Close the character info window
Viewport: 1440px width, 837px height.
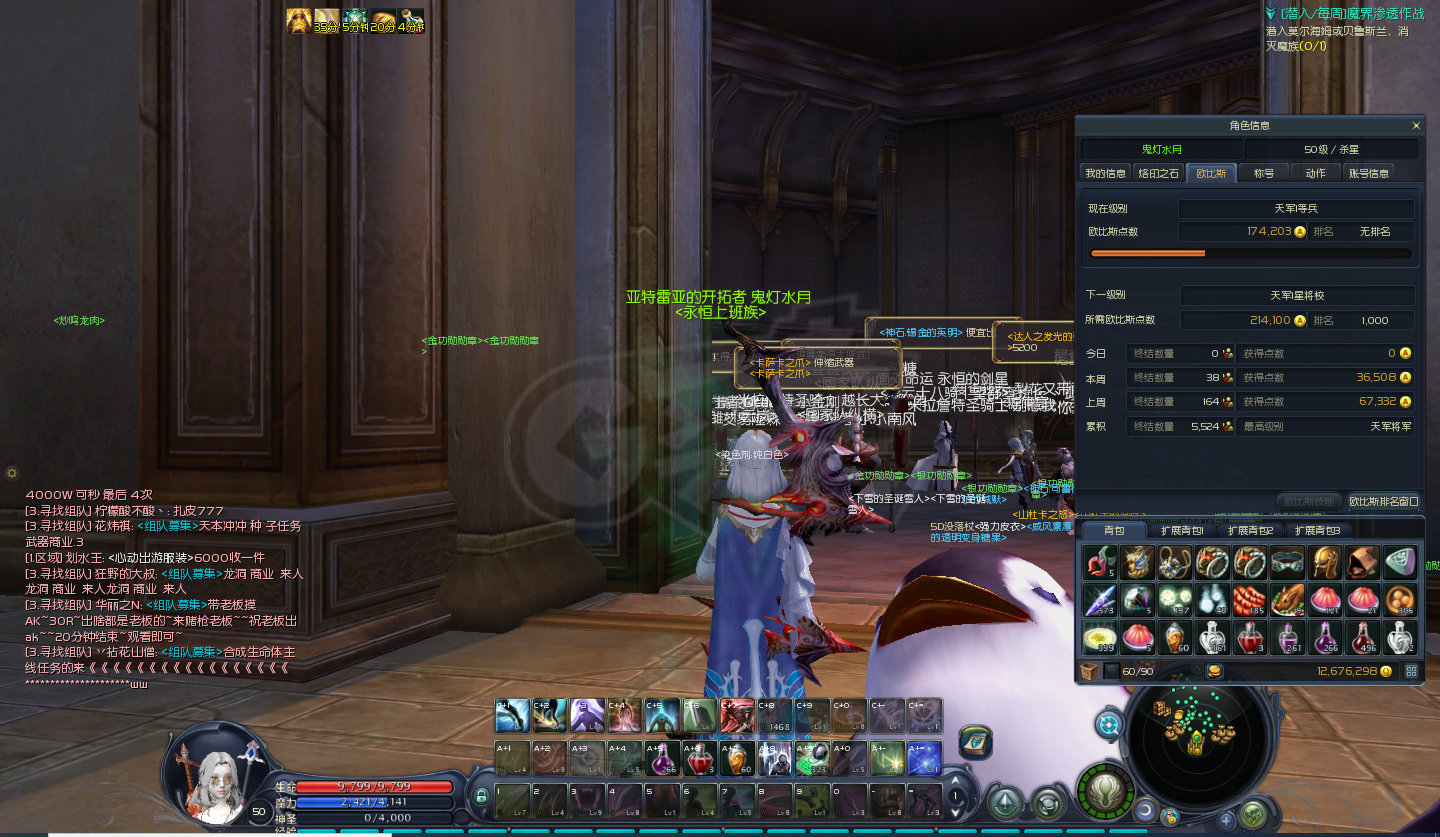point(1415,126)
